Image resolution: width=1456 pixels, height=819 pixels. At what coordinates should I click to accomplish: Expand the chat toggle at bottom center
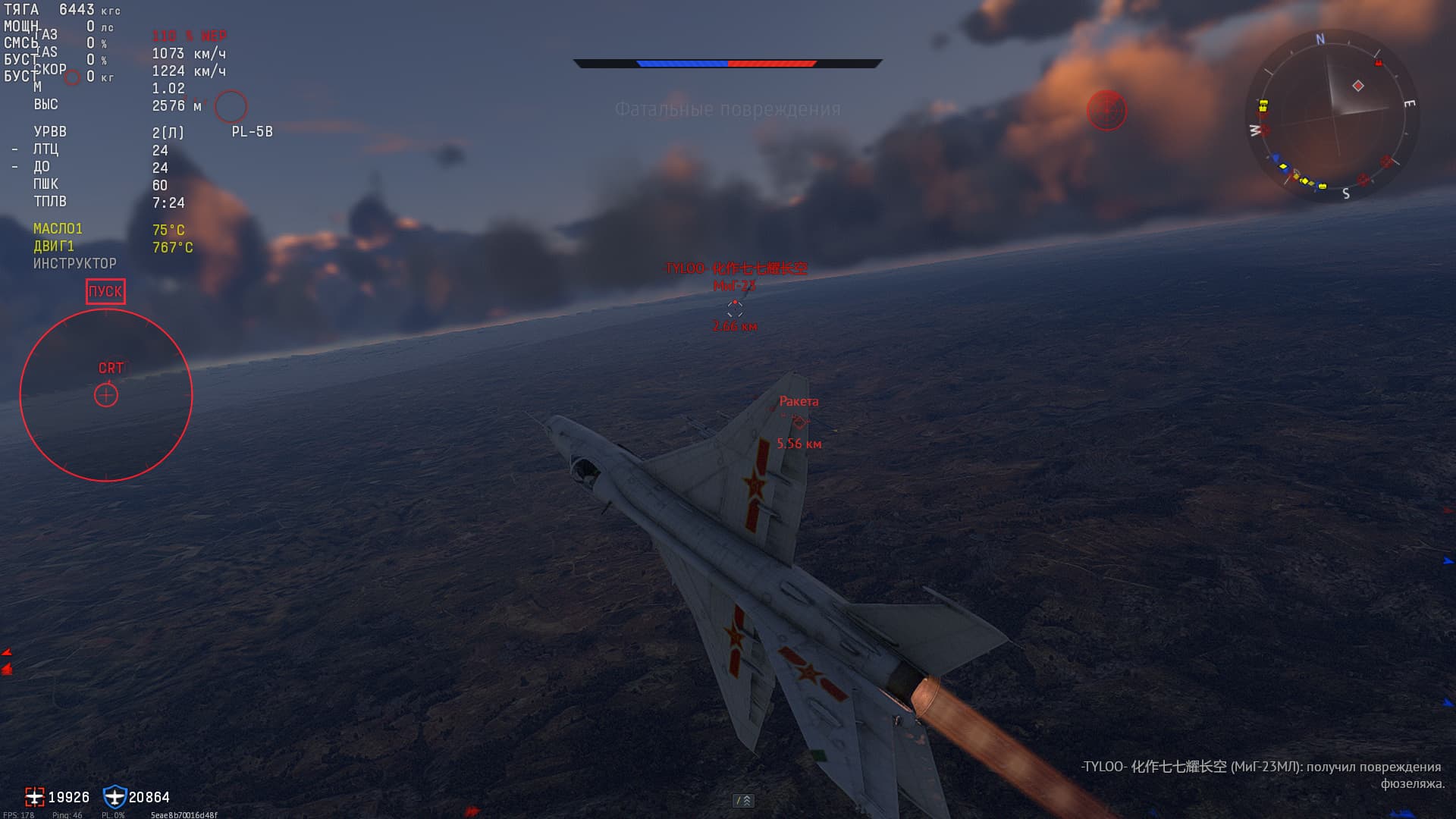(x=743, y=800)
